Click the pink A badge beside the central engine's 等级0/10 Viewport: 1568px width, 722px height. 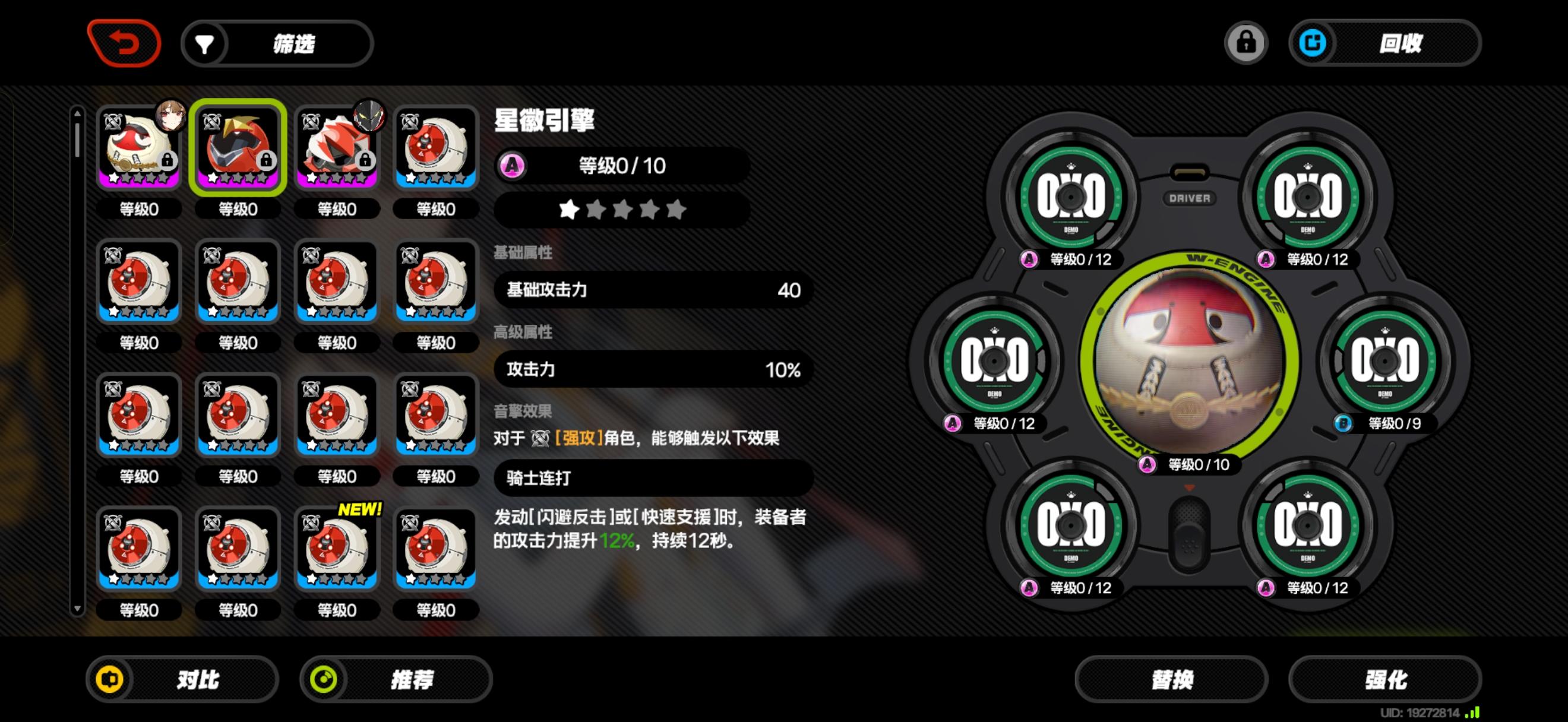[x=1147, y=465]
